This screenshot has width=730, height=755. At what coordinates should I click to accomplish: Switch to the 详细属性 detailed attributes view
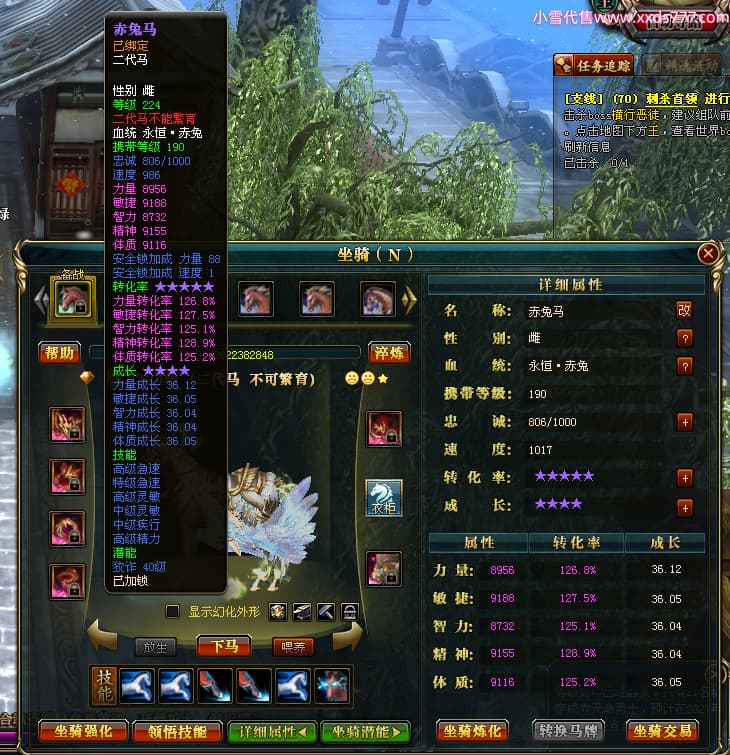[272, 731]
